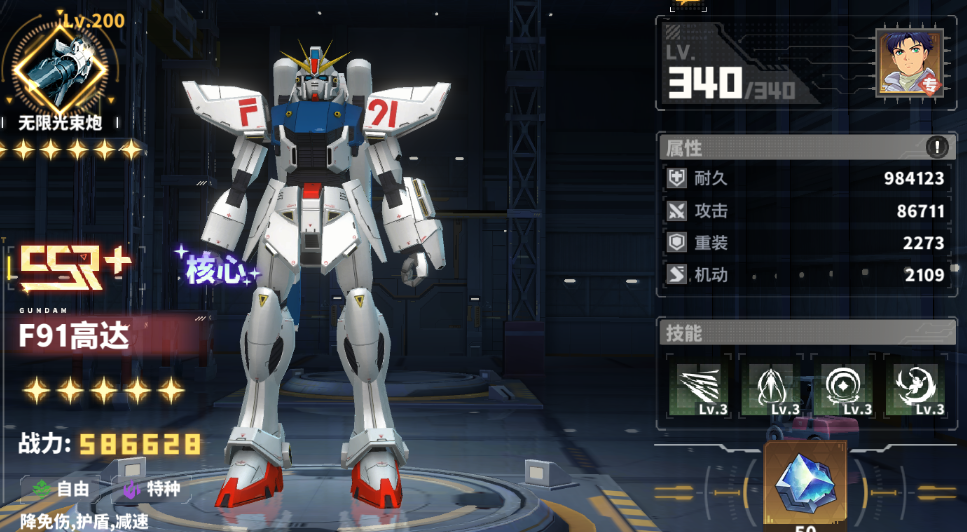967x532 pixels.
Task: Tap the pilot portrait thumbnail
Action: pyautogui.click(x=910, y=63)
